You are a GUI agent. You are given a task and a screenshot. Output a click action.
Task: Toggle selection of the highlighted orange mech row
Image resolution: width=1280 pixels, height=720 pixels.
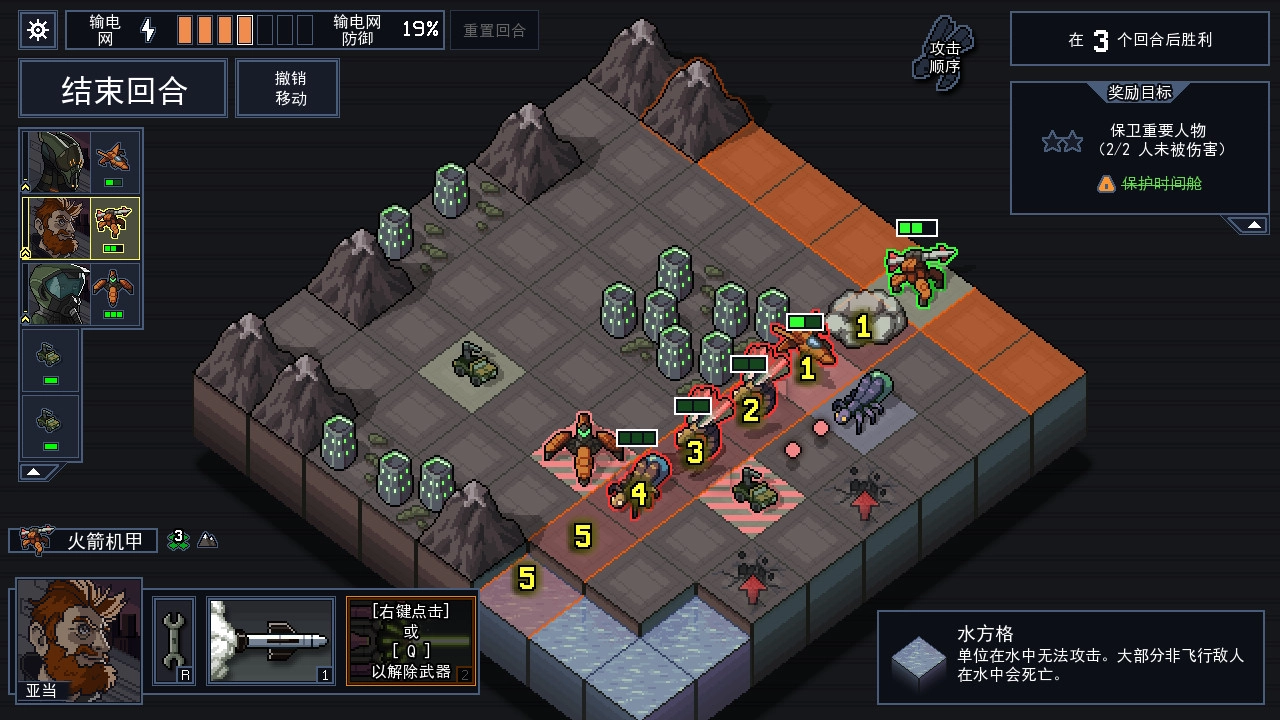79,229
